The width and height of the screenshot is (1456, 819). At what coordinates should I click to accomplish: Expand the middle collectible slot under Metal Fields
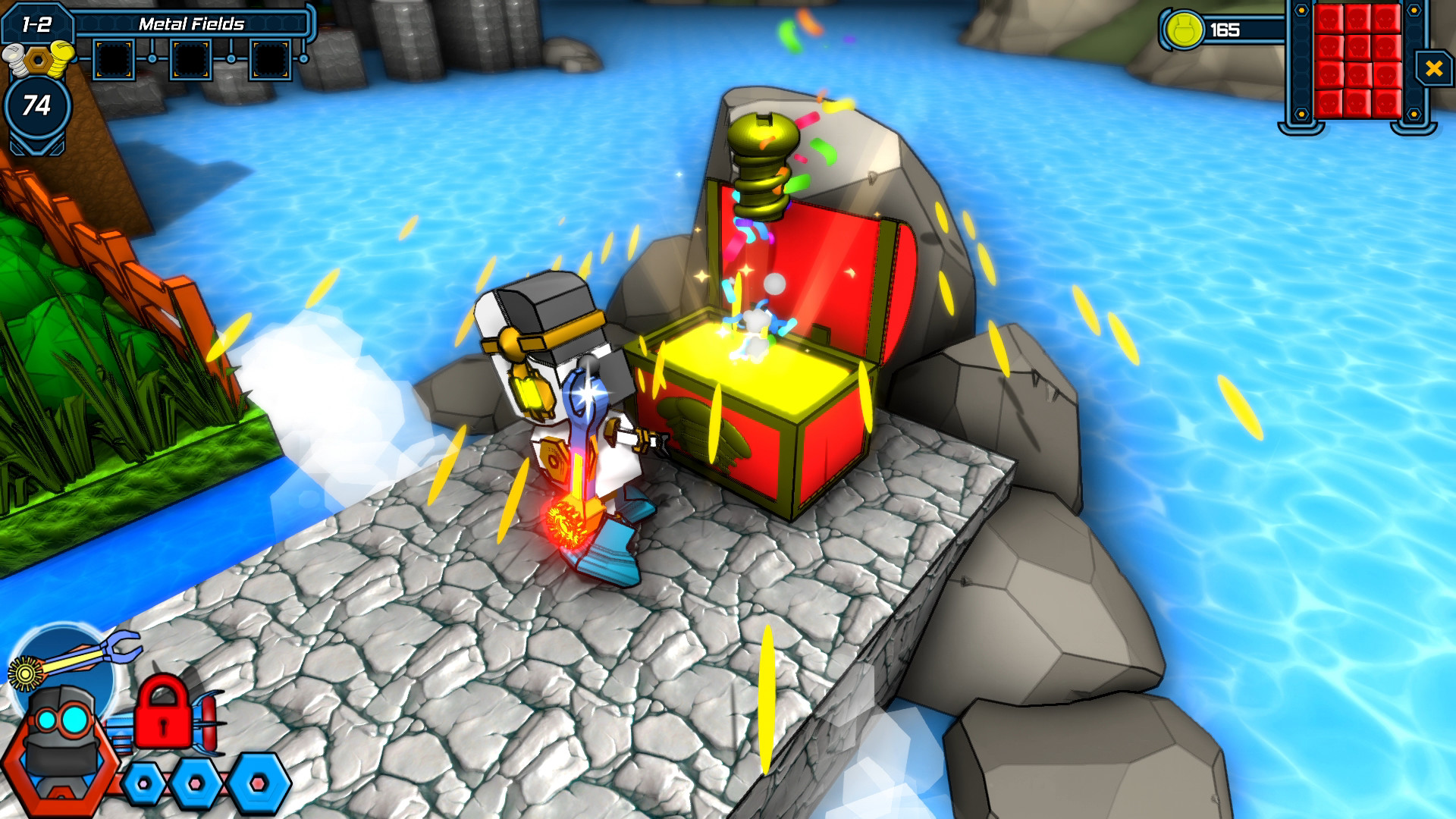tap(190, 58)
